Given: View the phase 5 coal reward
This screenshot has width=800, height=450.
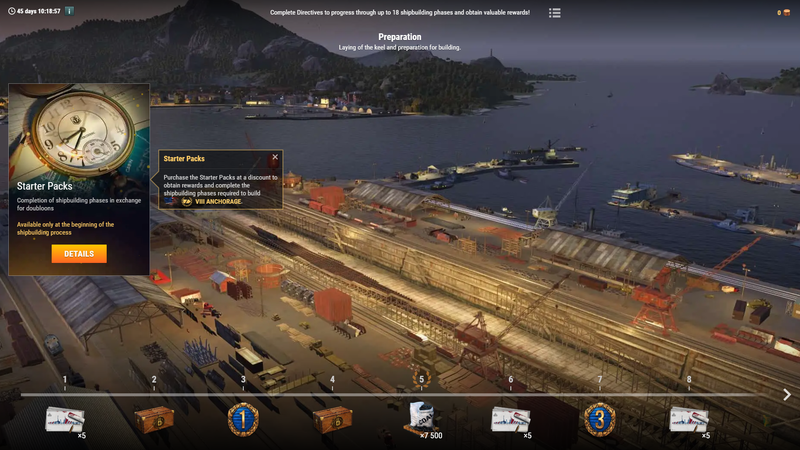Looking at the screenshot, I should (421, 418).
